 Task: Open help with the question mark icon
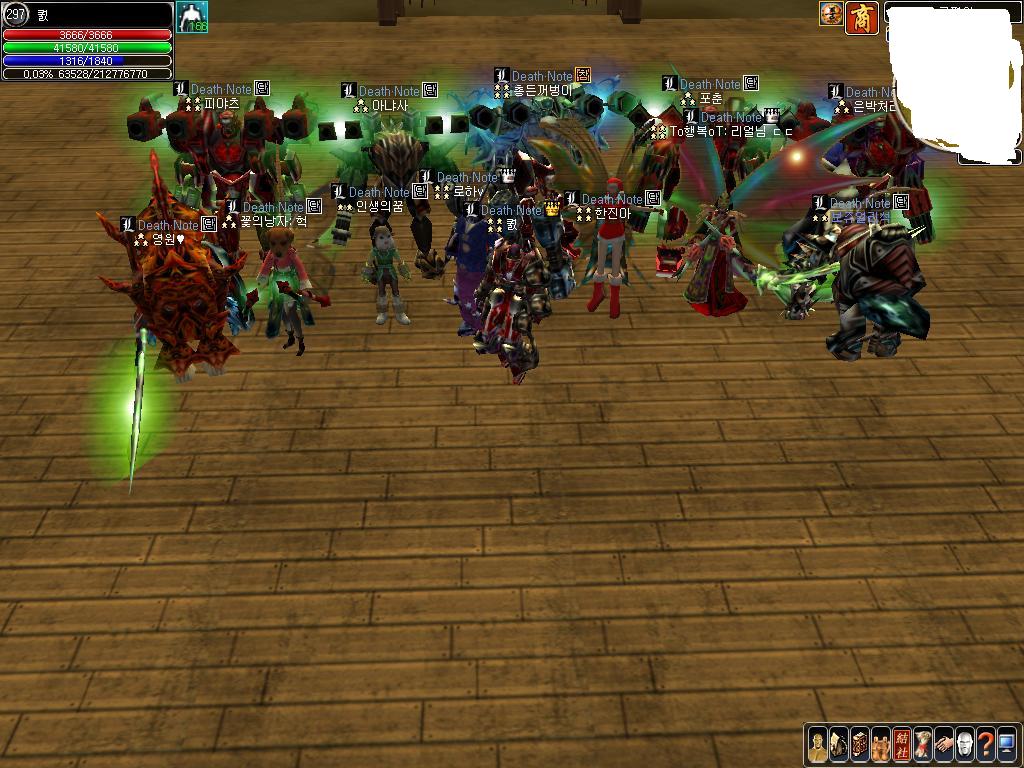point(986,744)
